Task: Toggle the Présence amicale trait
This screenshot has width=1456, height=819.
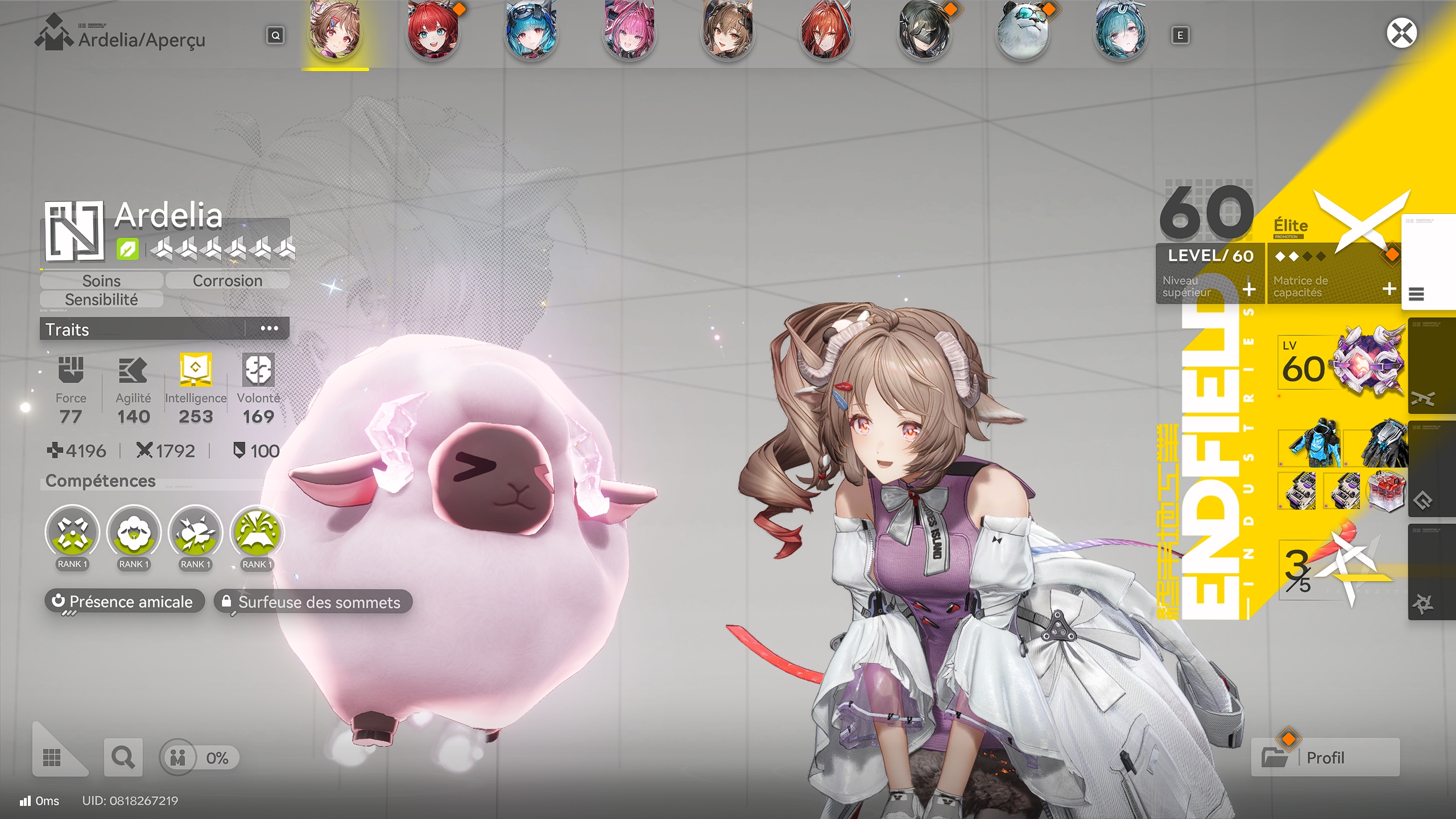Action: 125,602
